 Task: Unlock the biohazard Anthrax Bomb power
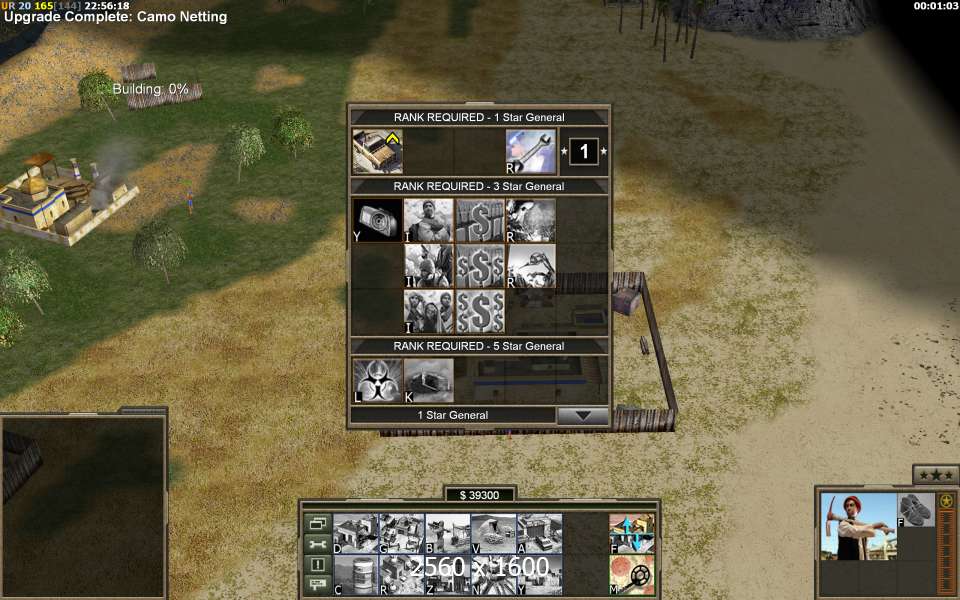[x=378, y=381]
